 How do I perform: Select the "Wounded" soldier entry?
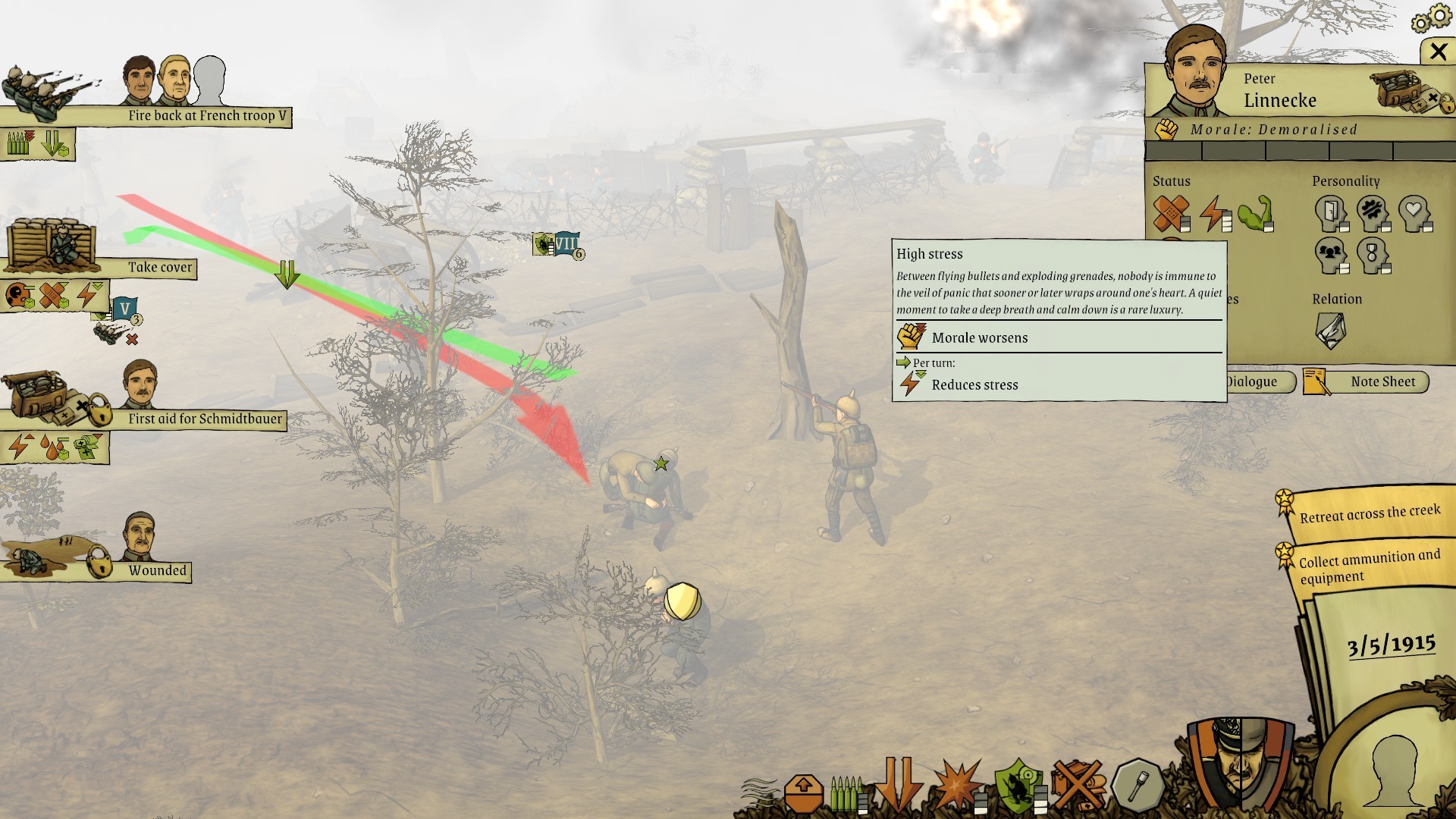(157, 571)
